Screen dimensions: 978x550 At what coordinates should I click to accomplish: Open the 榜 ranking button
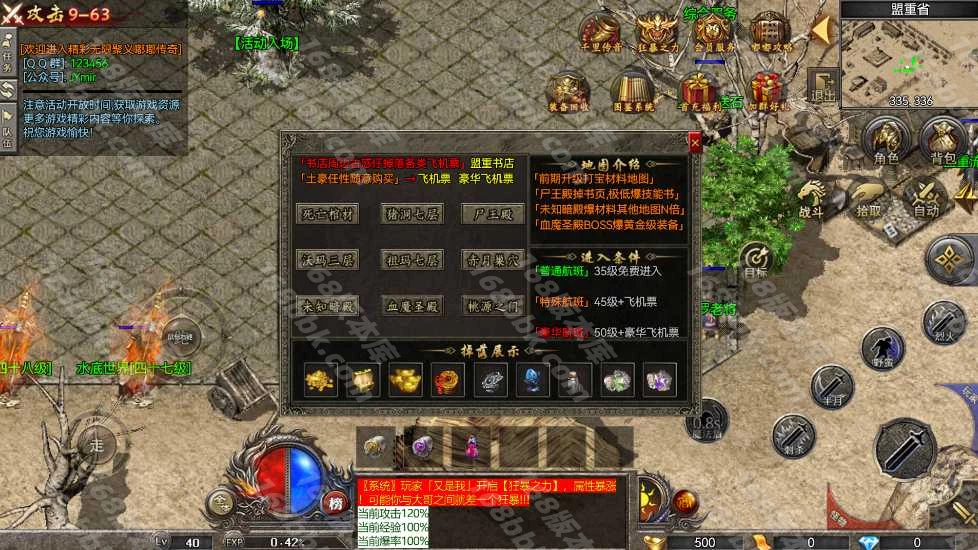(335, 503)
